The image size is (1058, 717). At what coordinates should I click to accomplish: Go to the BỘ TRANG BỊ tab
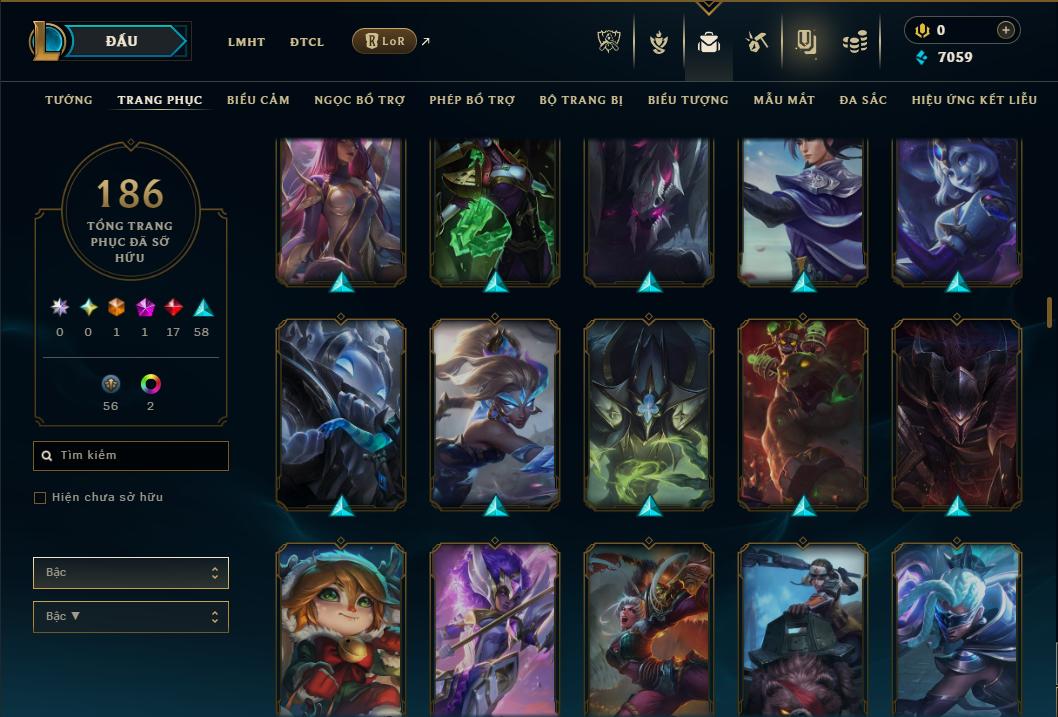pos(581,100)
